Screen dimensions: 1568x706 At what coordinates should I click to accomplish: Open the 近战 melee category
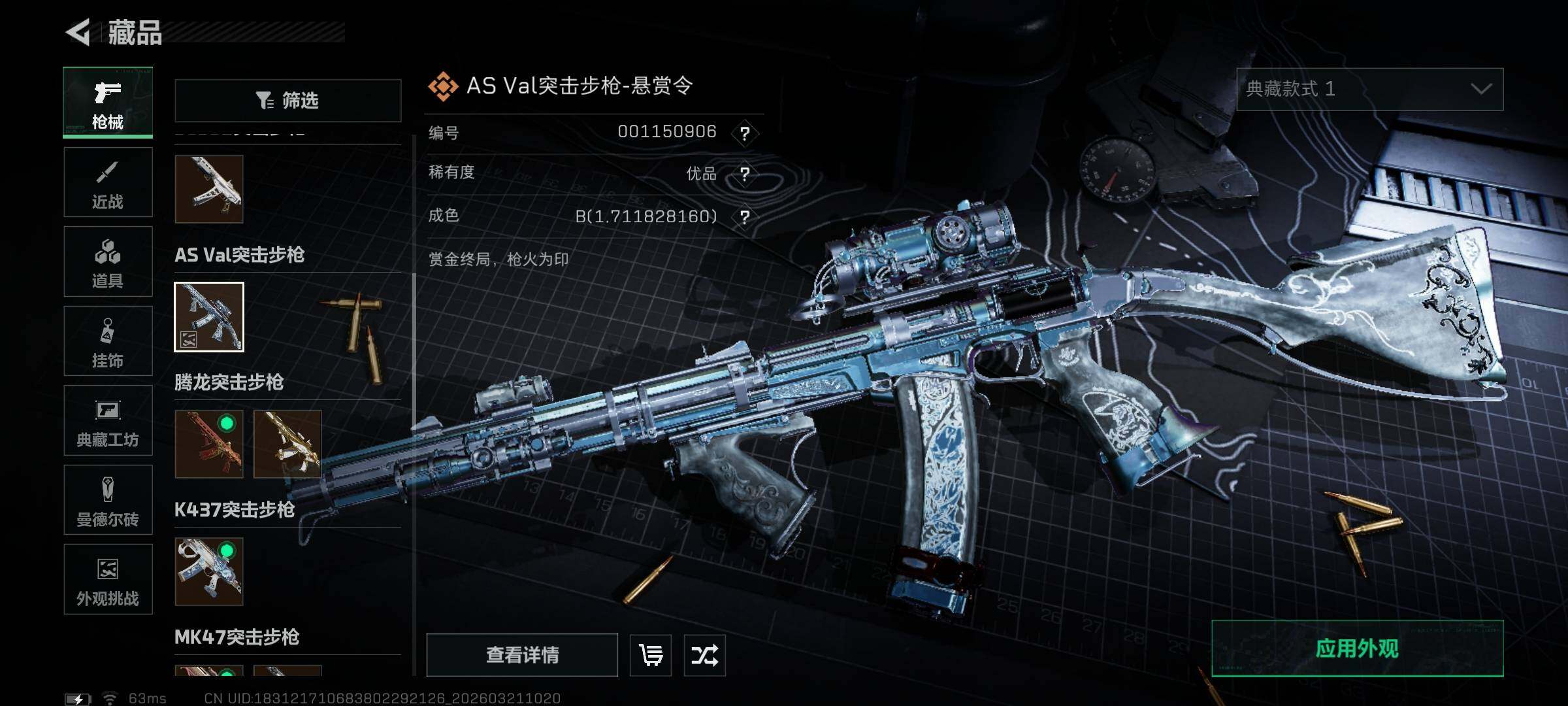click(108, 182)
